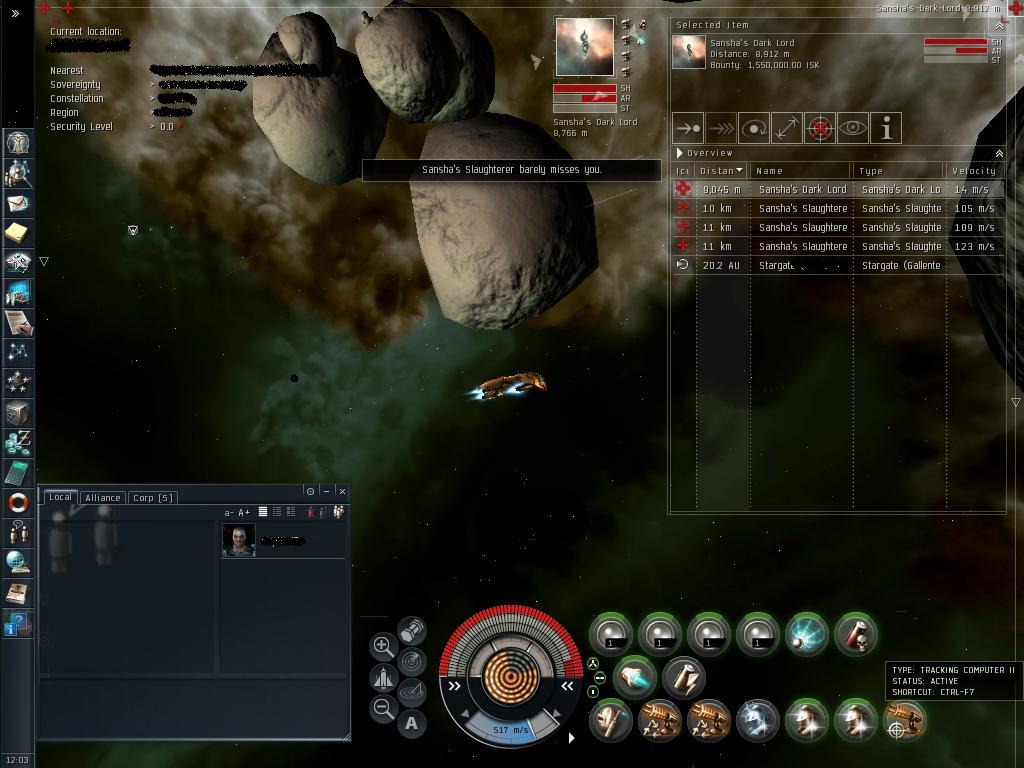Unlock the target with the red crosshair button
Image resolution: width=1024 pixels, height=768 pixels.
coord(819,128)
